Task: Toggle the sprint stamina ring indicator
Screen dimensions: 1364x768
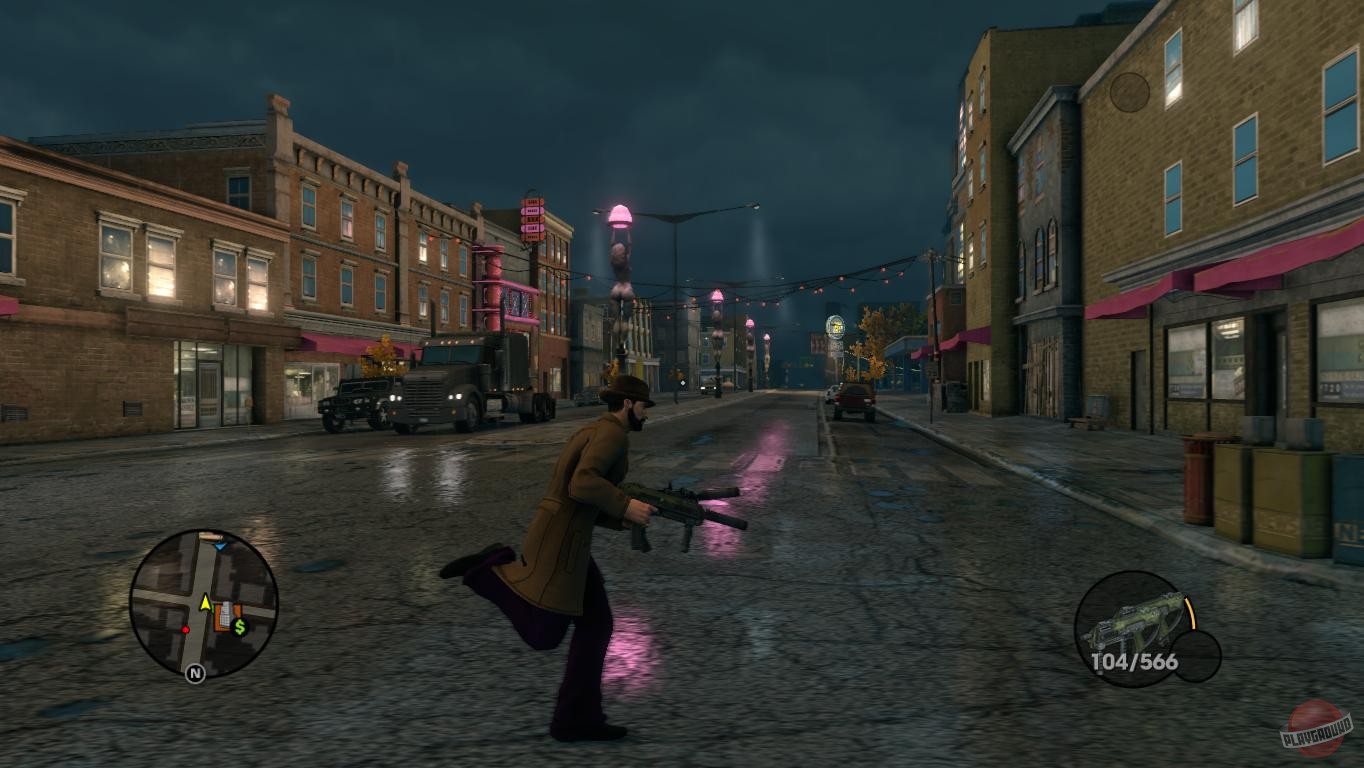Action: click(1191, 612)
